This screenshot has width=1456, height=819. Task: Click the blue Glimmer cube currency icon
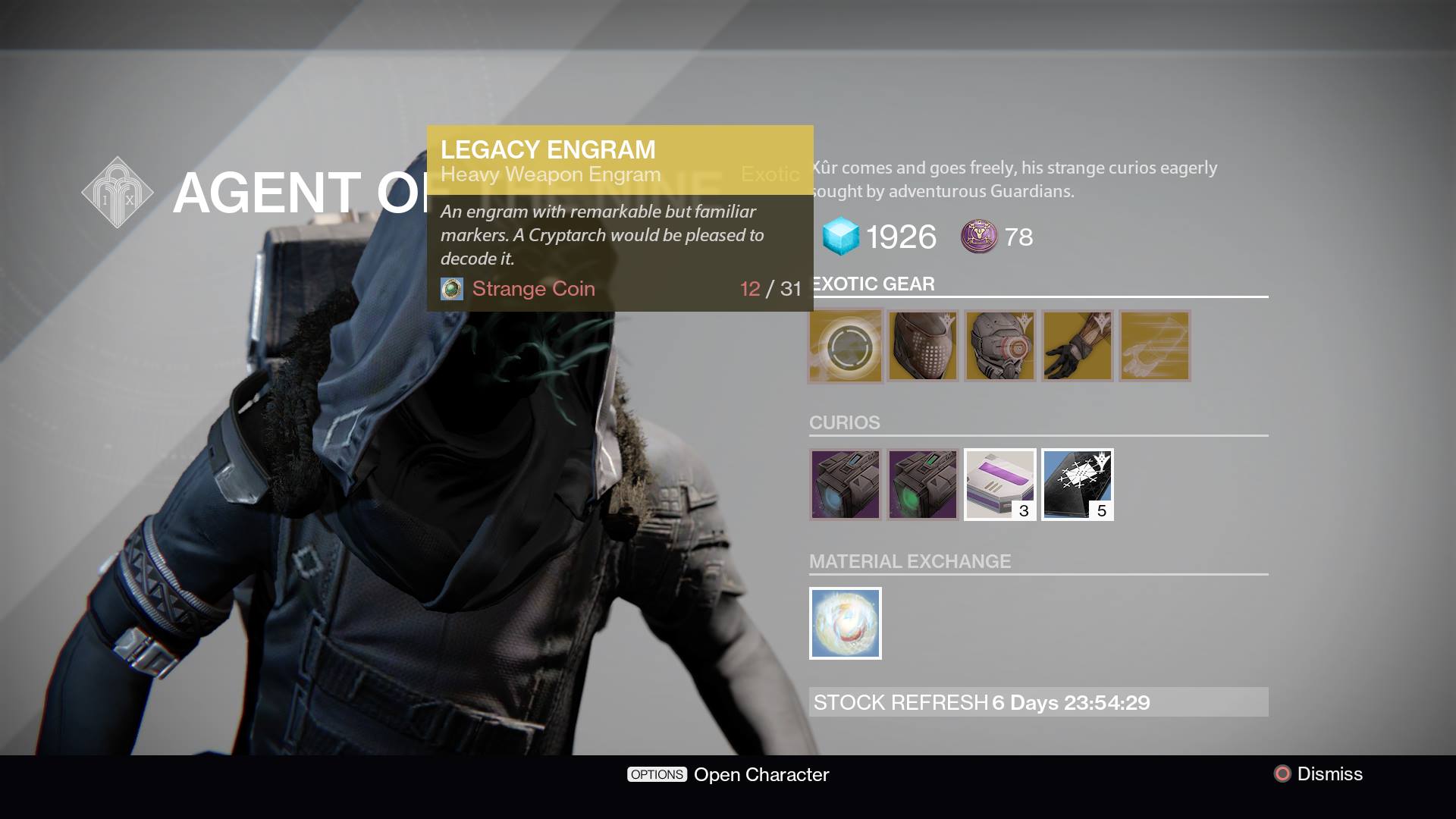[840, 237]
